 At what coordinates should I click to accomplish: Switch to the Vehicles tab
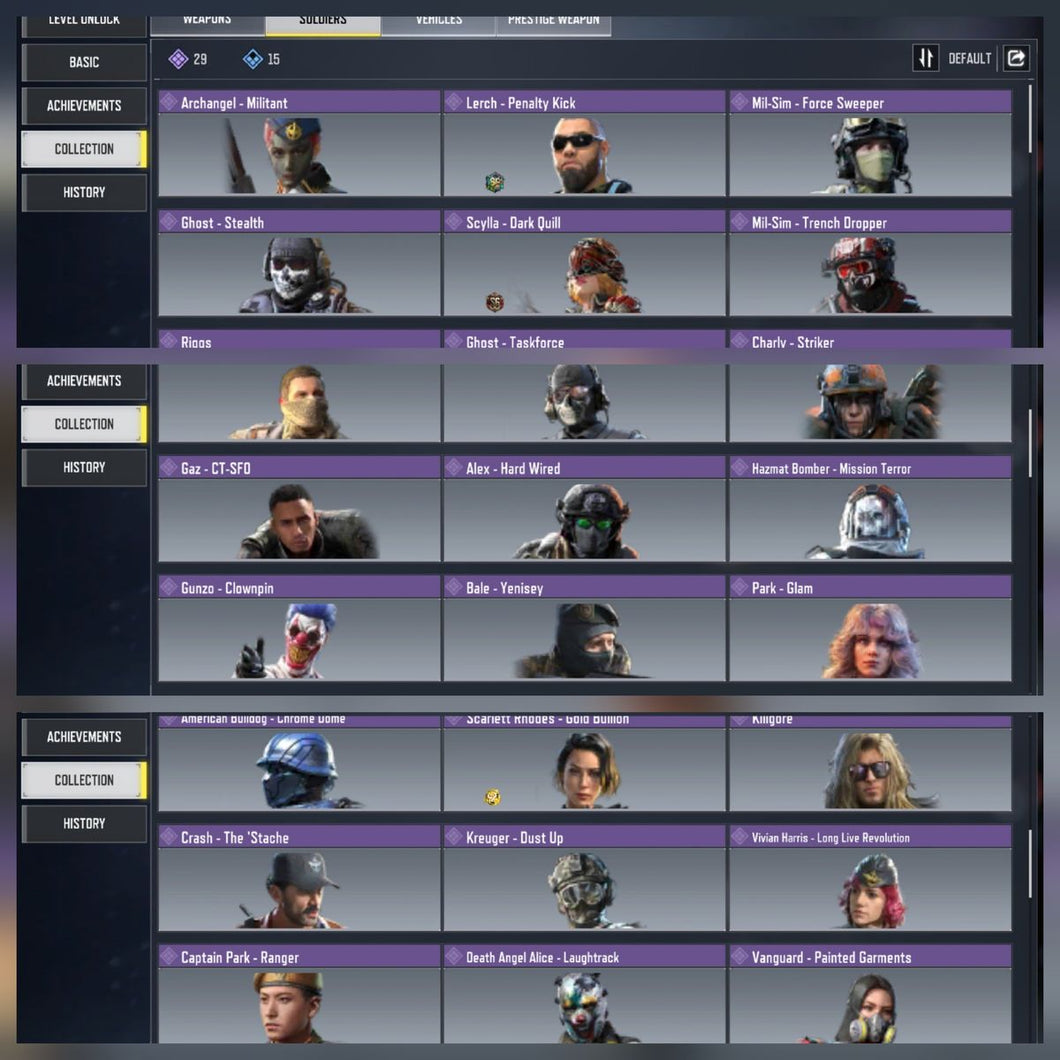(437, 21)
